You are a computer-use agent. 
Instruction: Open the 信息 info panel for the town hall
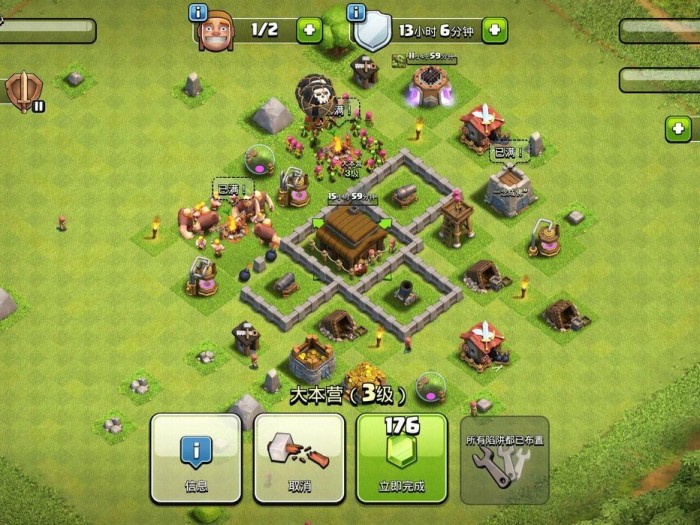195,458
